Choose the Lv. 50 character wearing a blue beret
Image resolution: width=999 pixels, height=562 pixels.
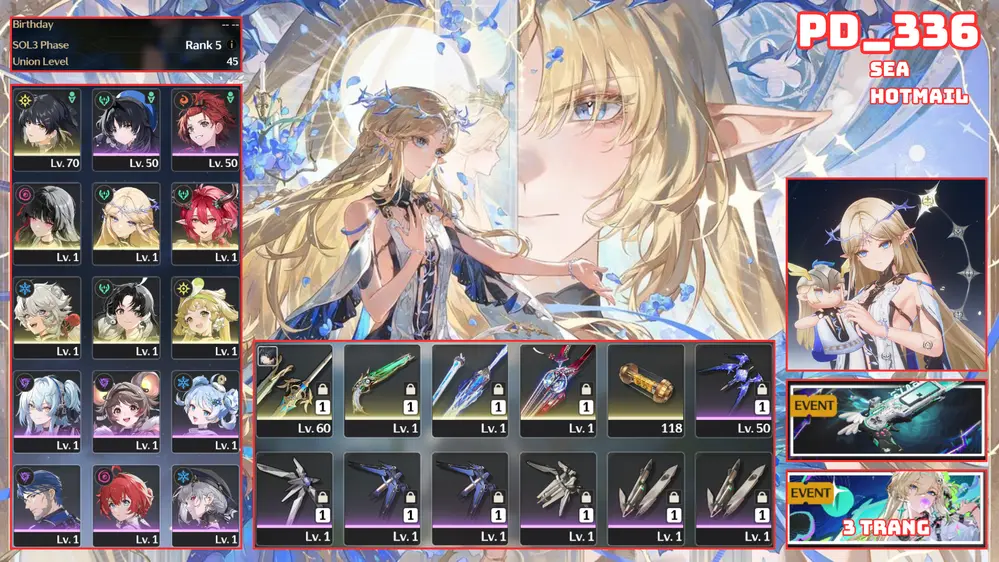pyautogui.click(x=126, y=129)
